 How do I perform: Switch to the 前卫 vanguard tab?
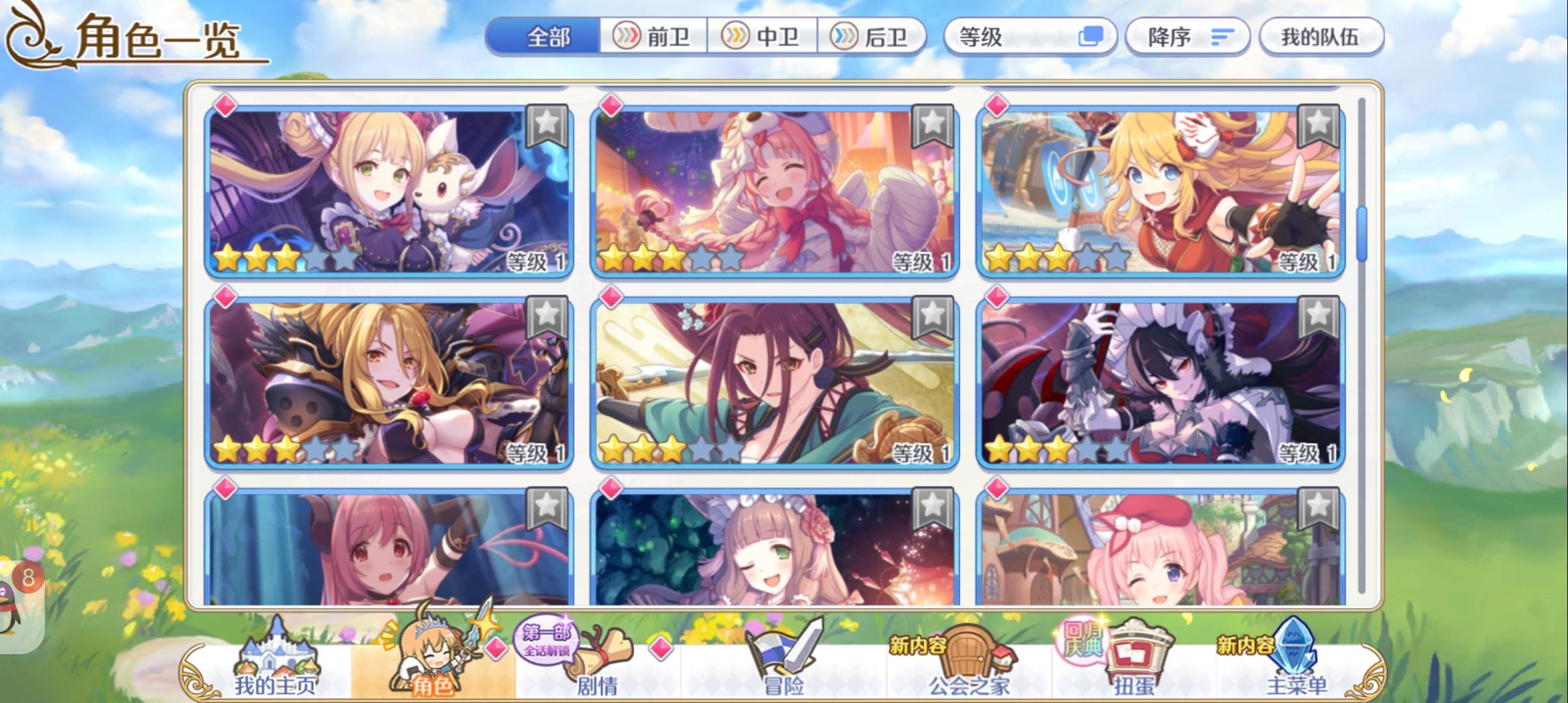[x=654, y=37]
